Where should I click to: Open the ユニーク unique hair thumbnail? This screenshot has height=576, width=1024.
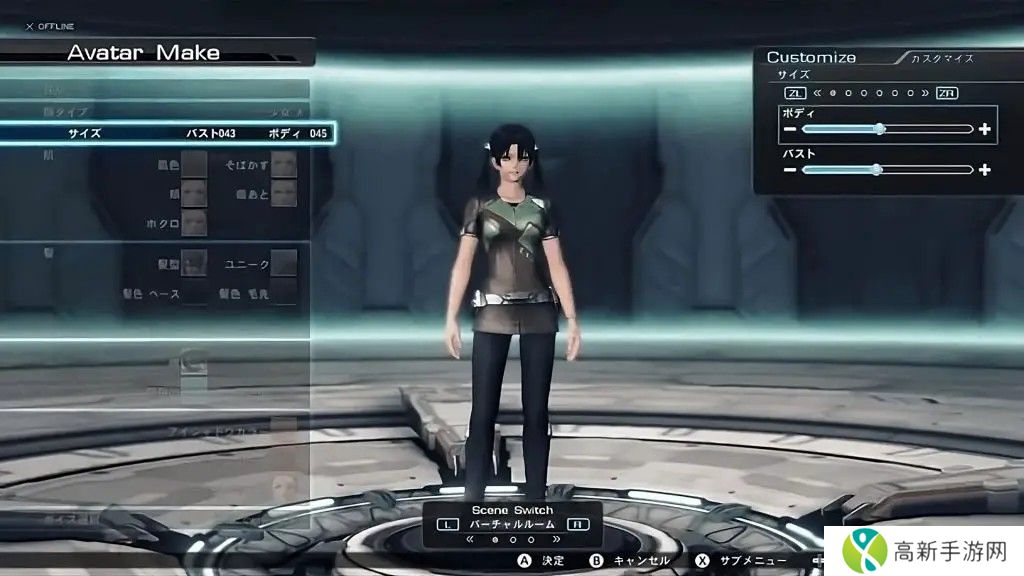(284, 263)
